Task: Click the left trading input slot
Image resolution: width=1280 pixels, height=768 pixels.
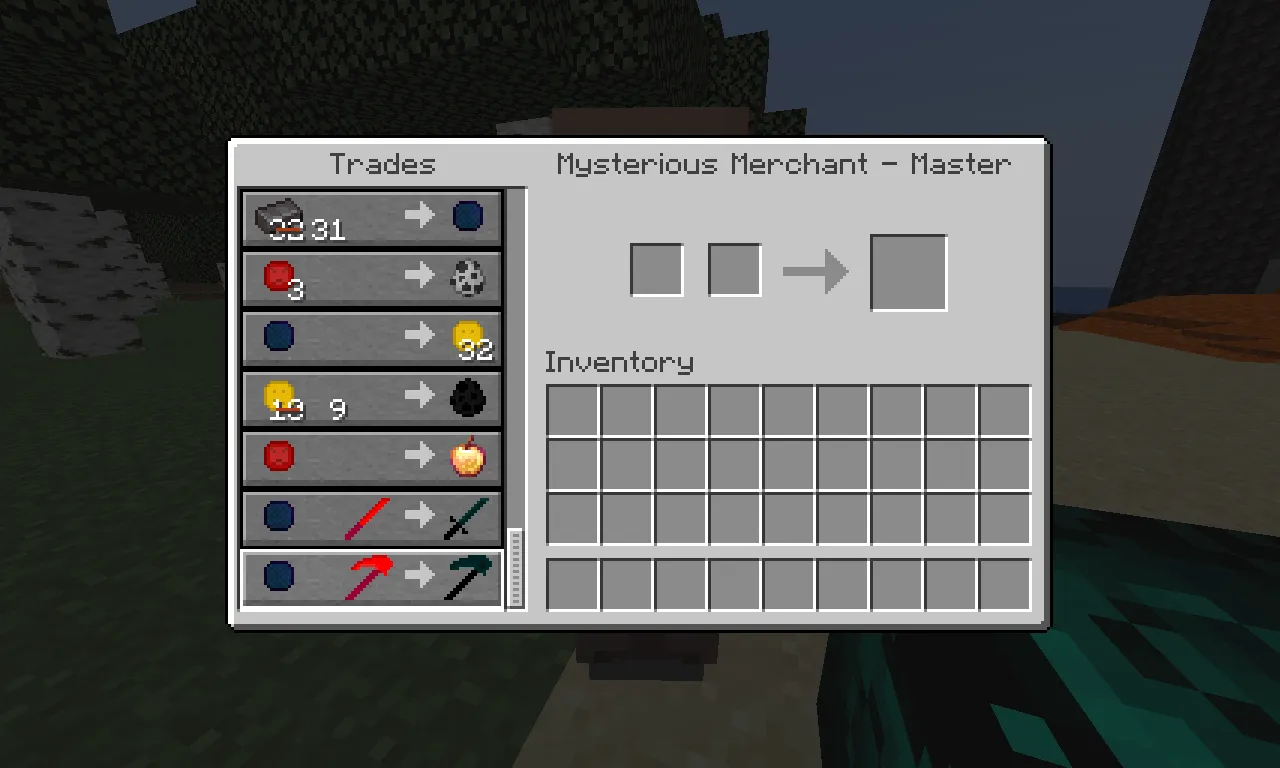Action: [656, 269]
